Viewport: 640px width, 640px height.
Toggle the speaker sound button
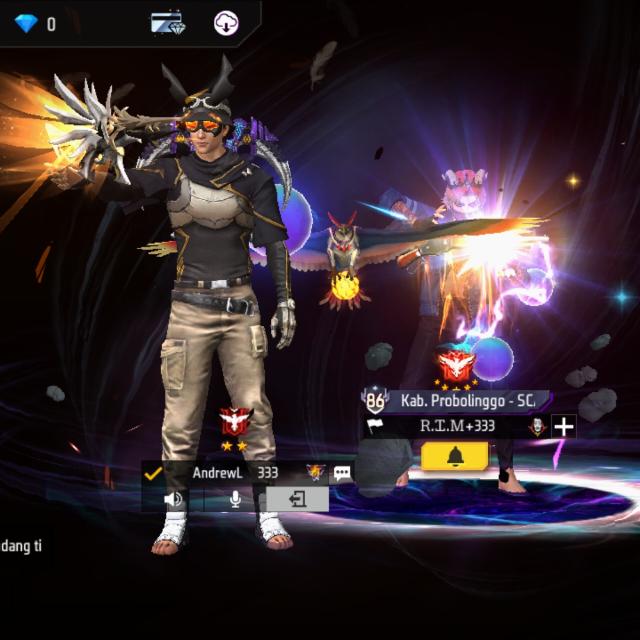click(x=174, y=498)
